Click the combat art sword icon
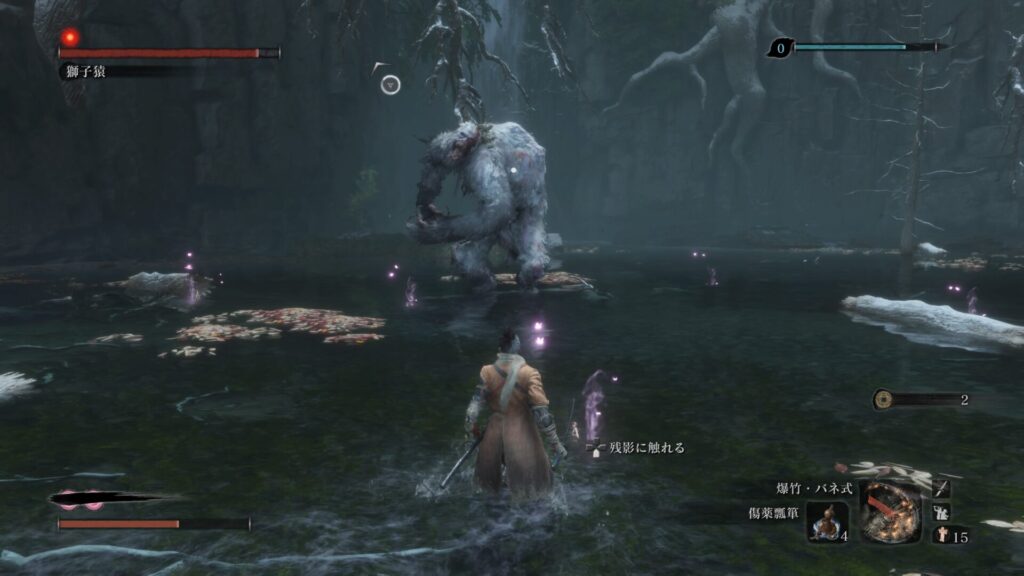Image resolution: width=1024 pixels, height=576 pixels. click(x=941, y=489)
